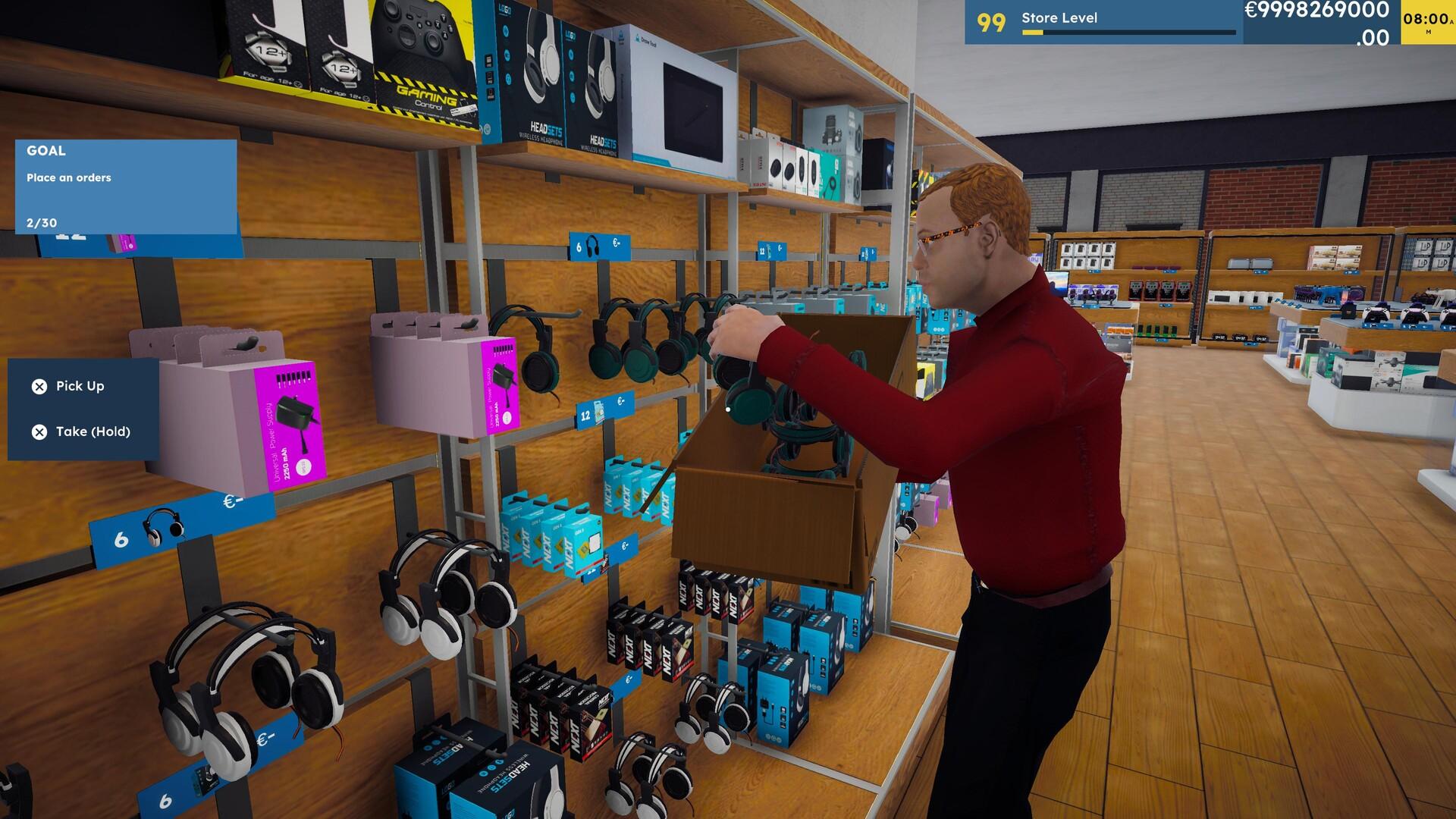Click the price tag labeled 12 on the shelf

(585, 414)
